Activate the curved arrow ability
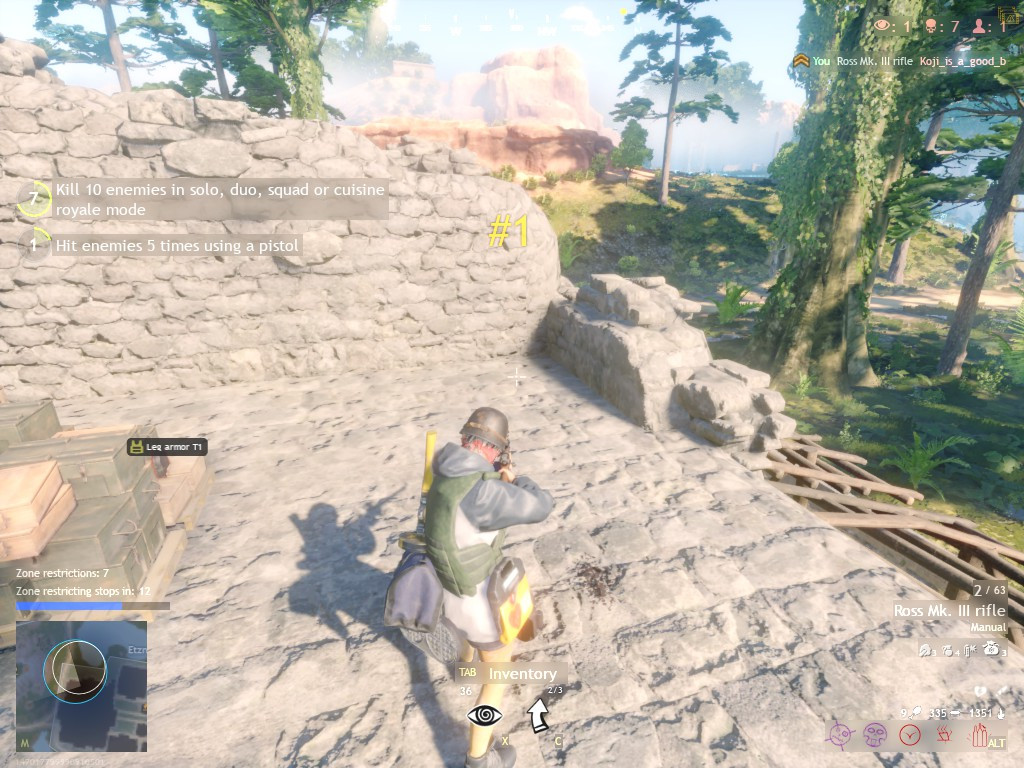Viewport: 1024px width, 768px height. 538,714
